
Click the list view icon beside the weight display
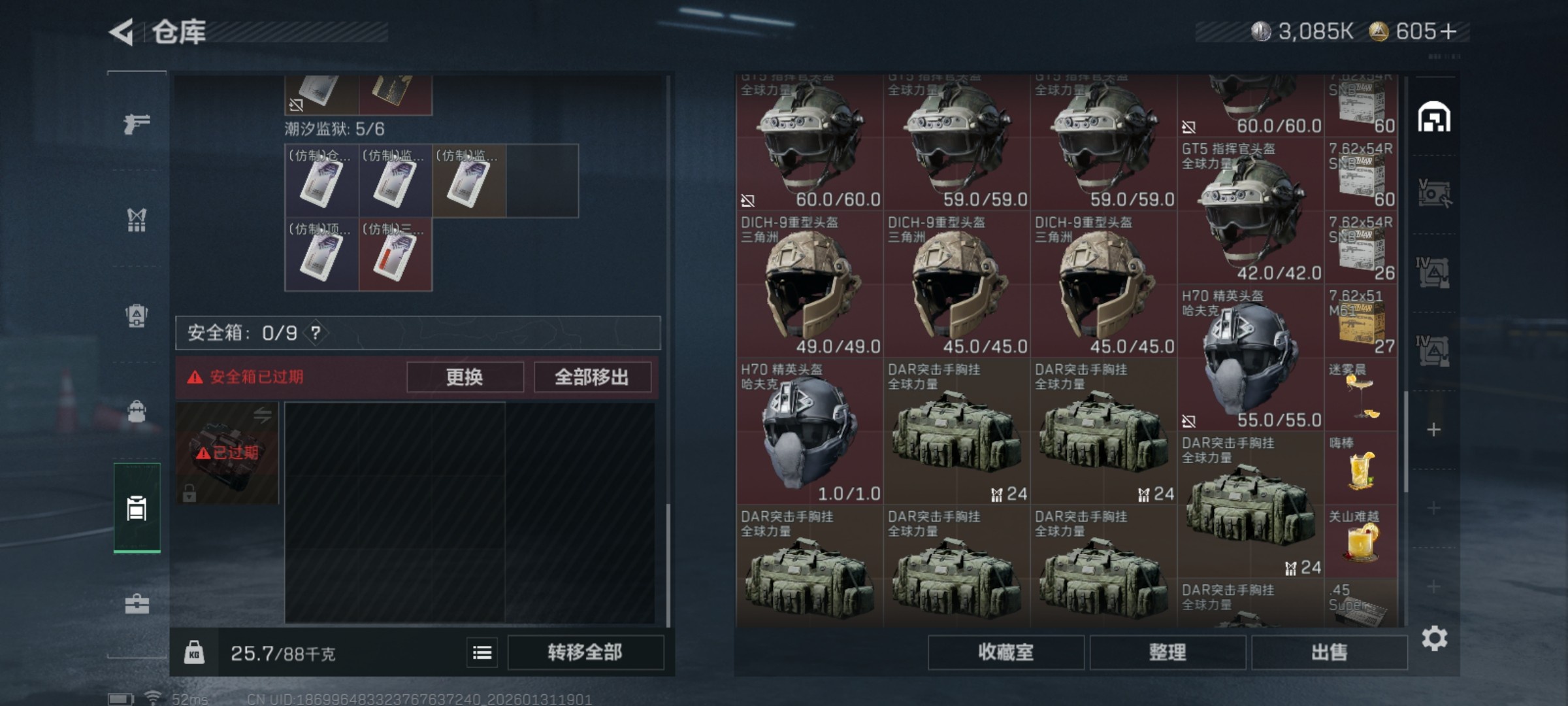point(482,652)
